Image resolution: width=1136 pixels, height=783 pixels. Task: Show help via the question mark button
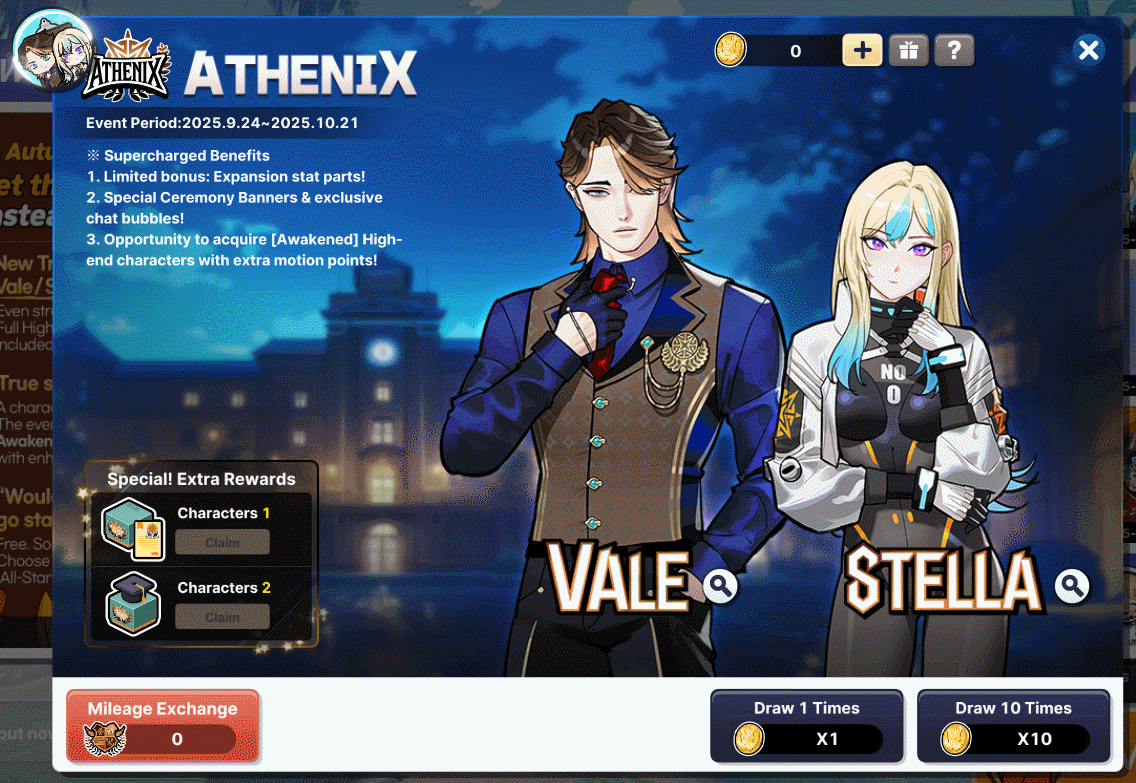(954, 50)
